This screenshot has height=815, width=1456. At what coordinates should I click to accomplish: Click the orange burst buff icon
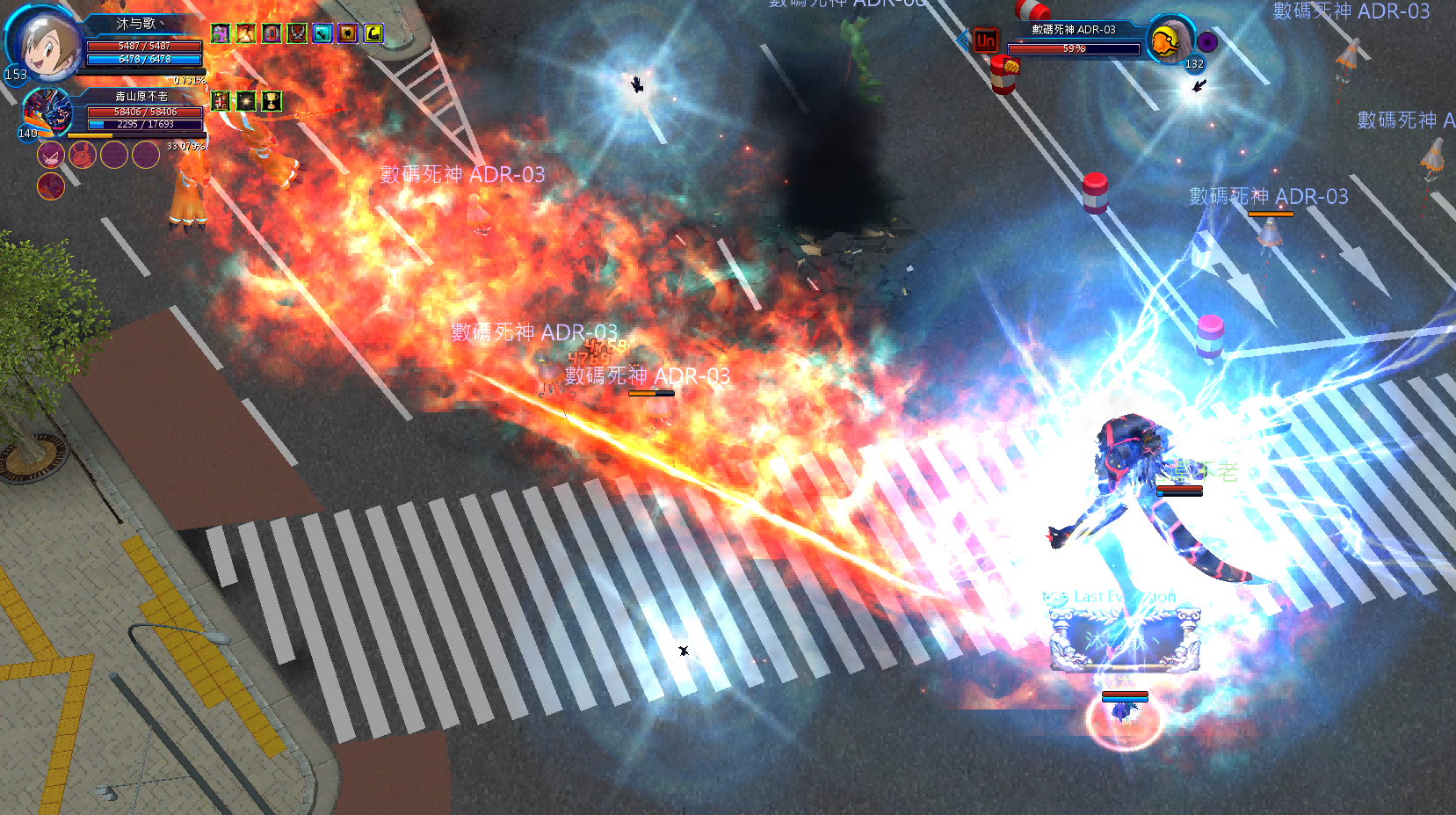[348, 33]
